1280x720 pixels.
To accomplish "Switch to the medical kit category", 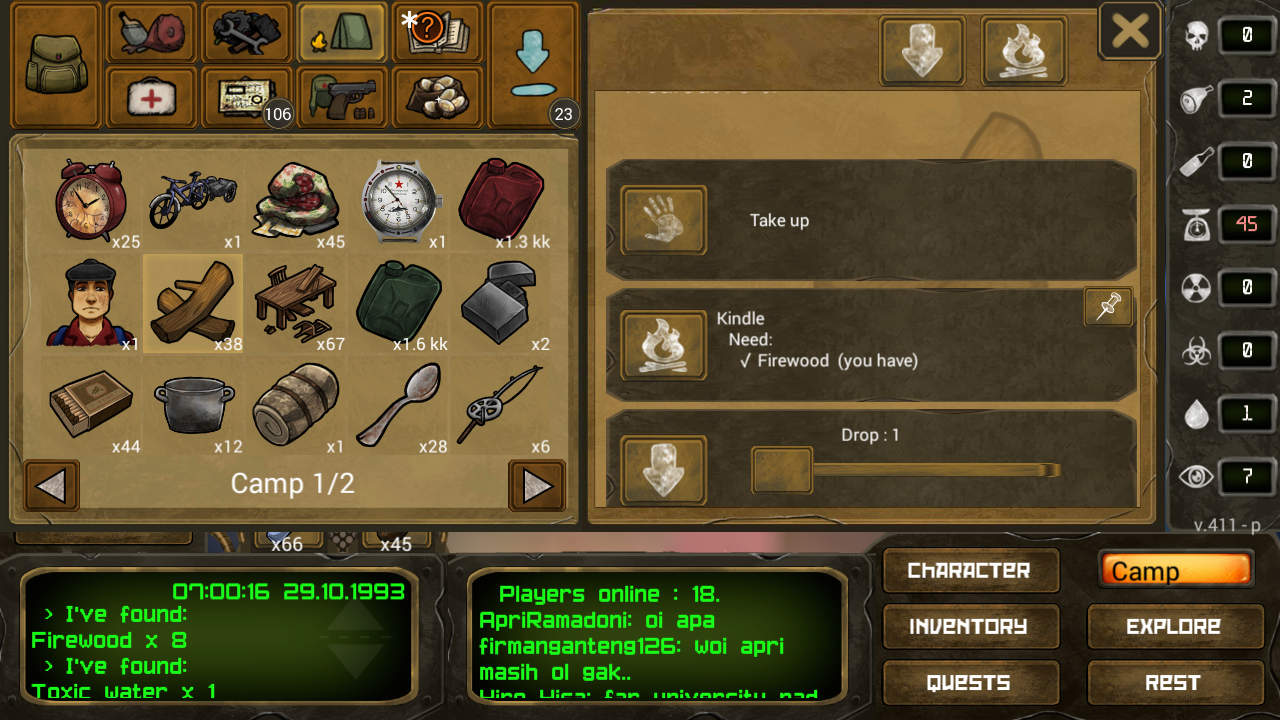I will click(152, 97).
